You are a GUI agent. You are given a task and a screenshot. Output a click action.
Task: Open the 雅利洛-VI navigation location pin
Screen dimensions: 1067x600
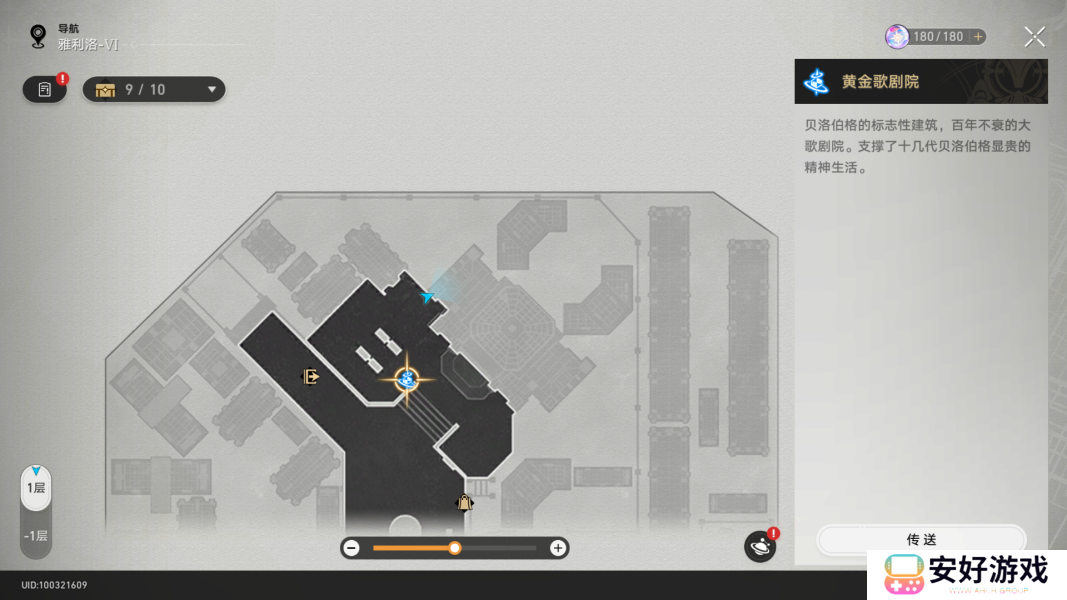(x=38, y=37)
